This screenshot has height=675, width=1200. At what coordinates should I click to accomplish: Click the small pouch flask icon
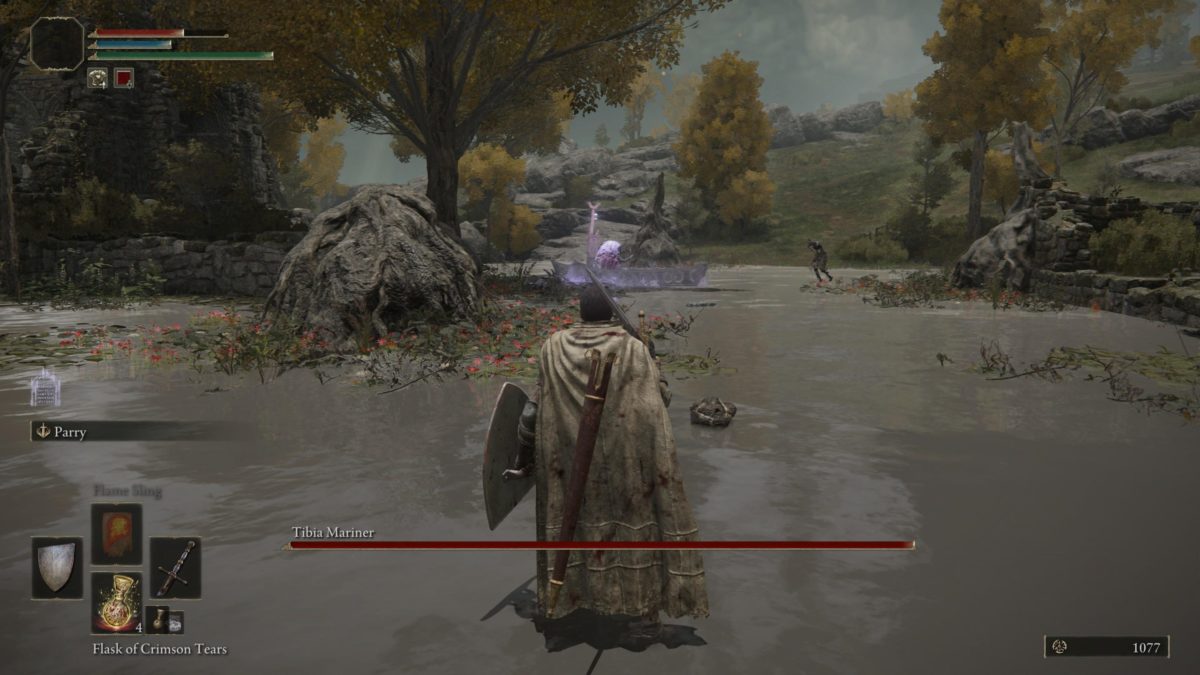[160, 619]
